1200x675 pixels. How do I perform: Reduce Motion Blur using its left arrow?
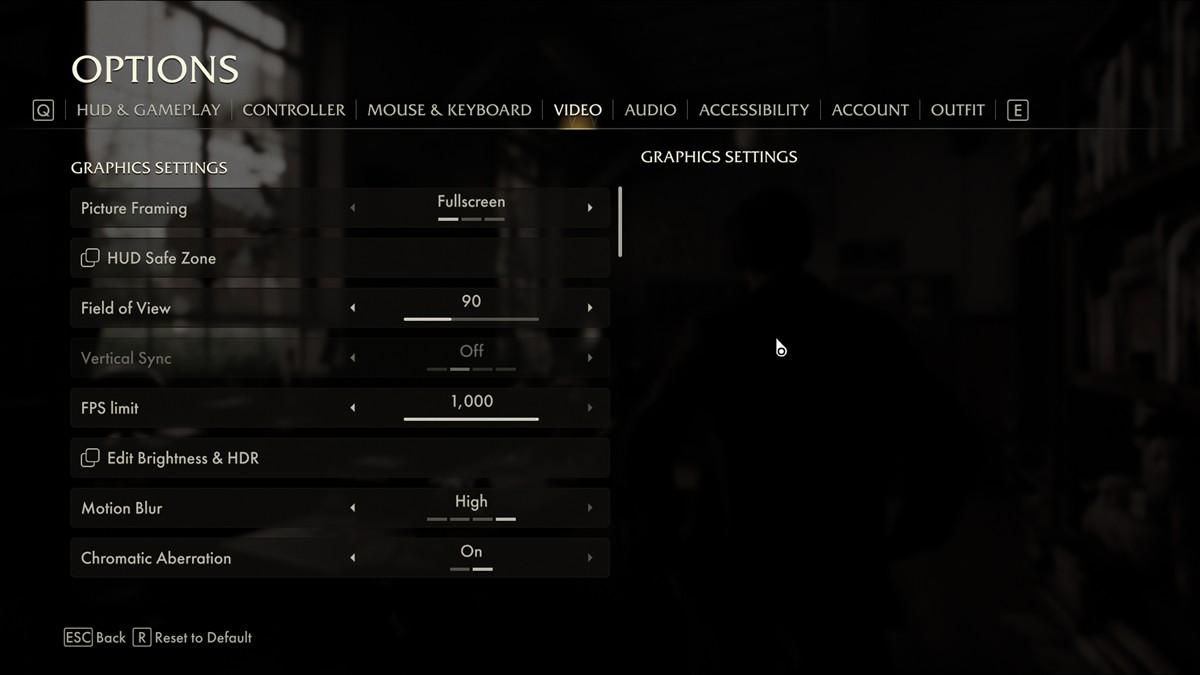pos(352,508)
